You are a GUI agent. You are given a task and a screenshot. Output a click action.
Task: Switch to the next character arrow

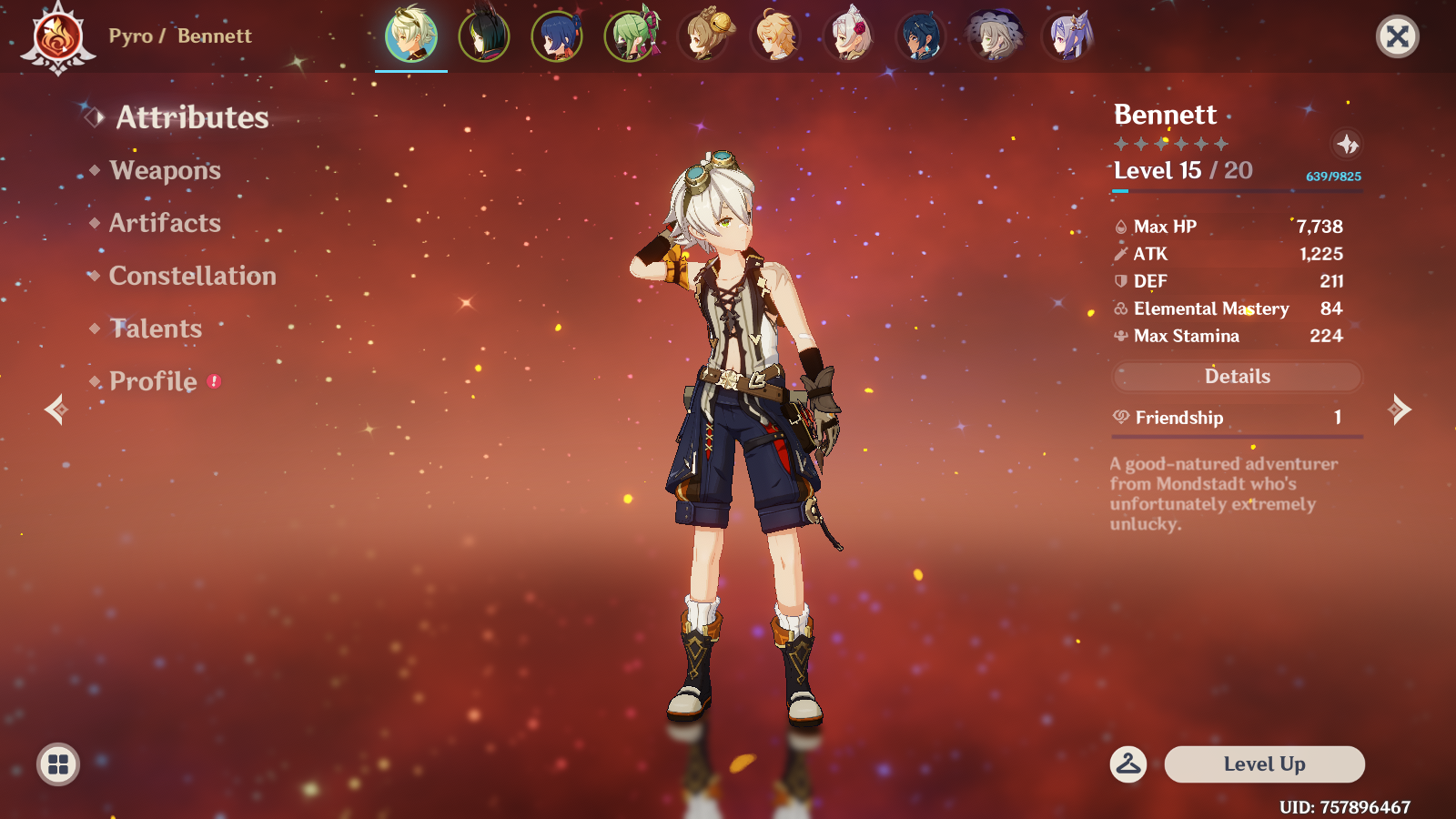(x=1400, y=409)
